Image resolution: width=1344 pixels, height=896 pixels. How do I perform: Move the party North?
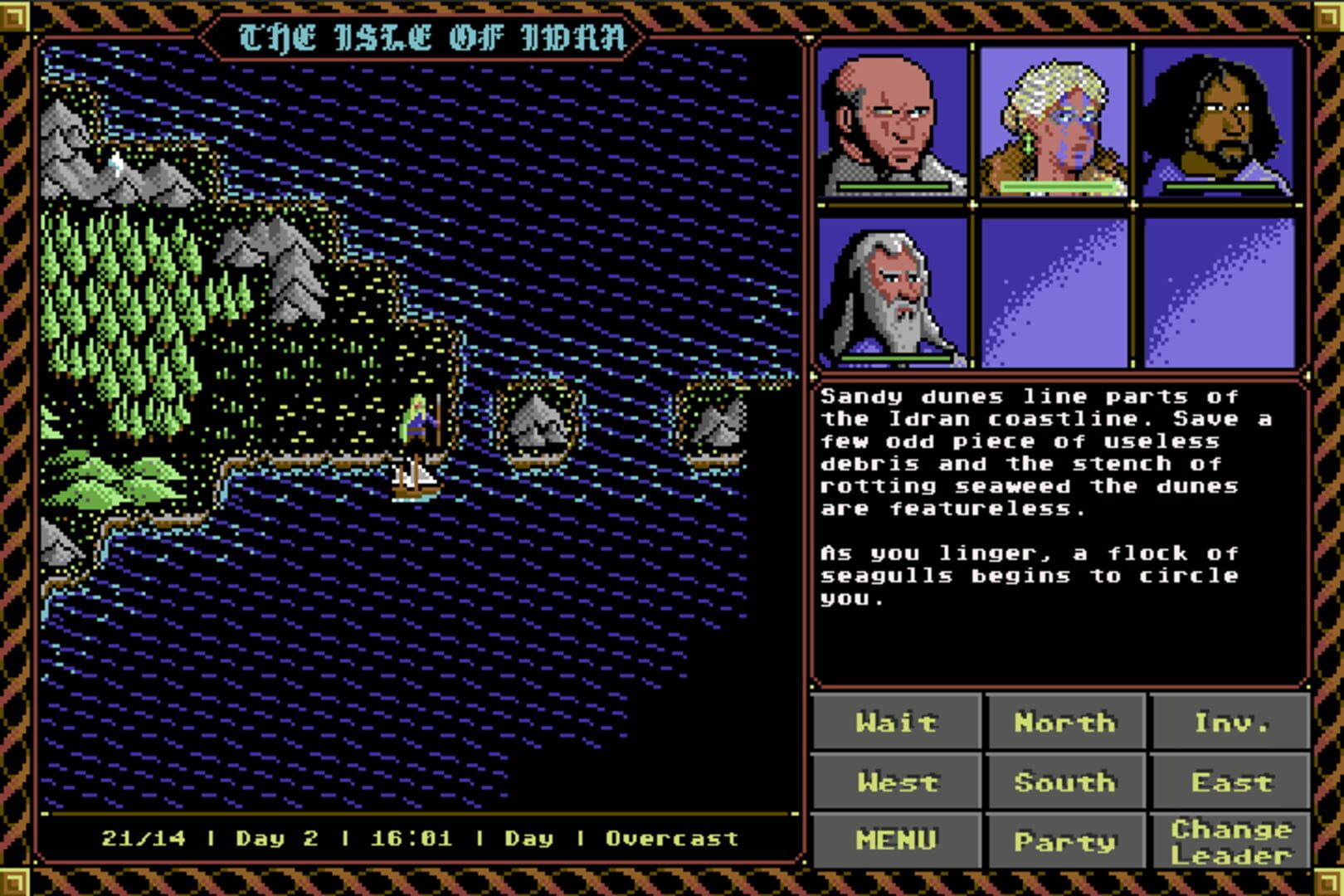click(1063, 722)
